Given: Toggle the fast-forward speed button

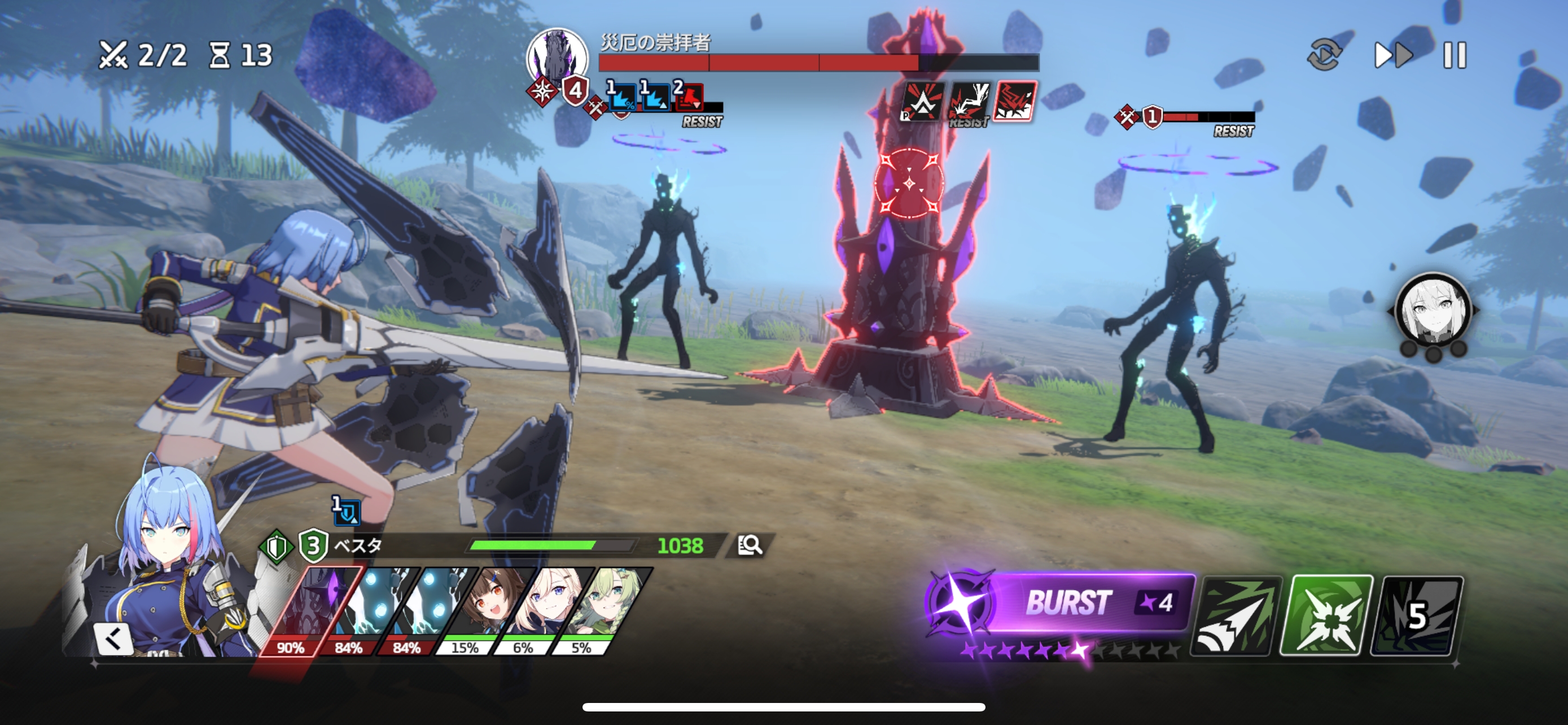Looking at the screenshot, I should click(x=1392, y=55).
